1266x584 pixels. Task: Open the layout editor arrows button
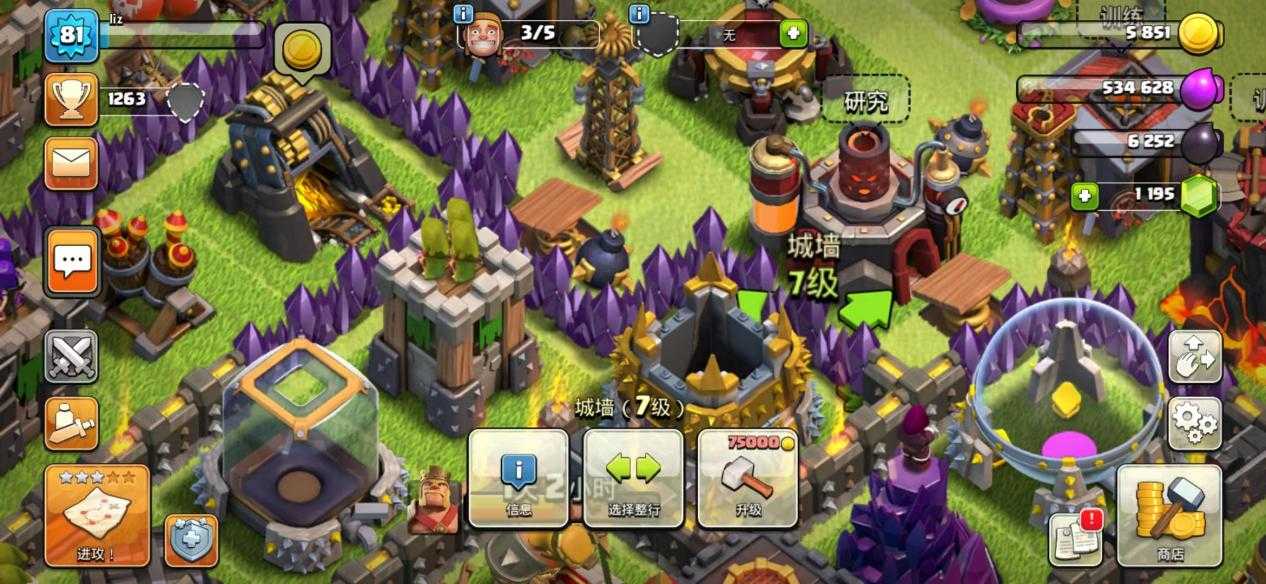coord(1195,356)
